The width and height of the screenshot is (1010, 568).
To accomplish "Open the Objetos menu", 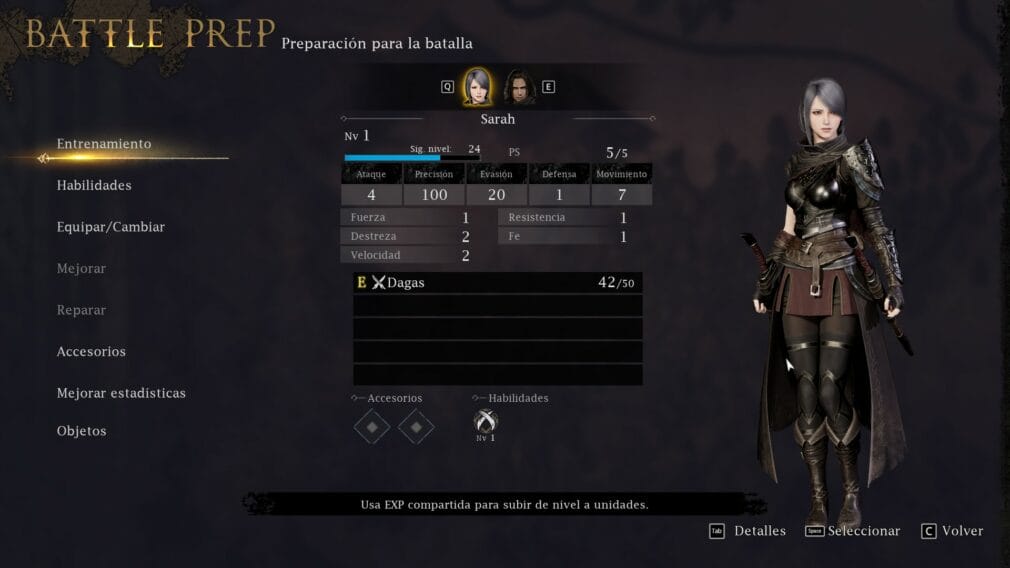I will point(81,431).
